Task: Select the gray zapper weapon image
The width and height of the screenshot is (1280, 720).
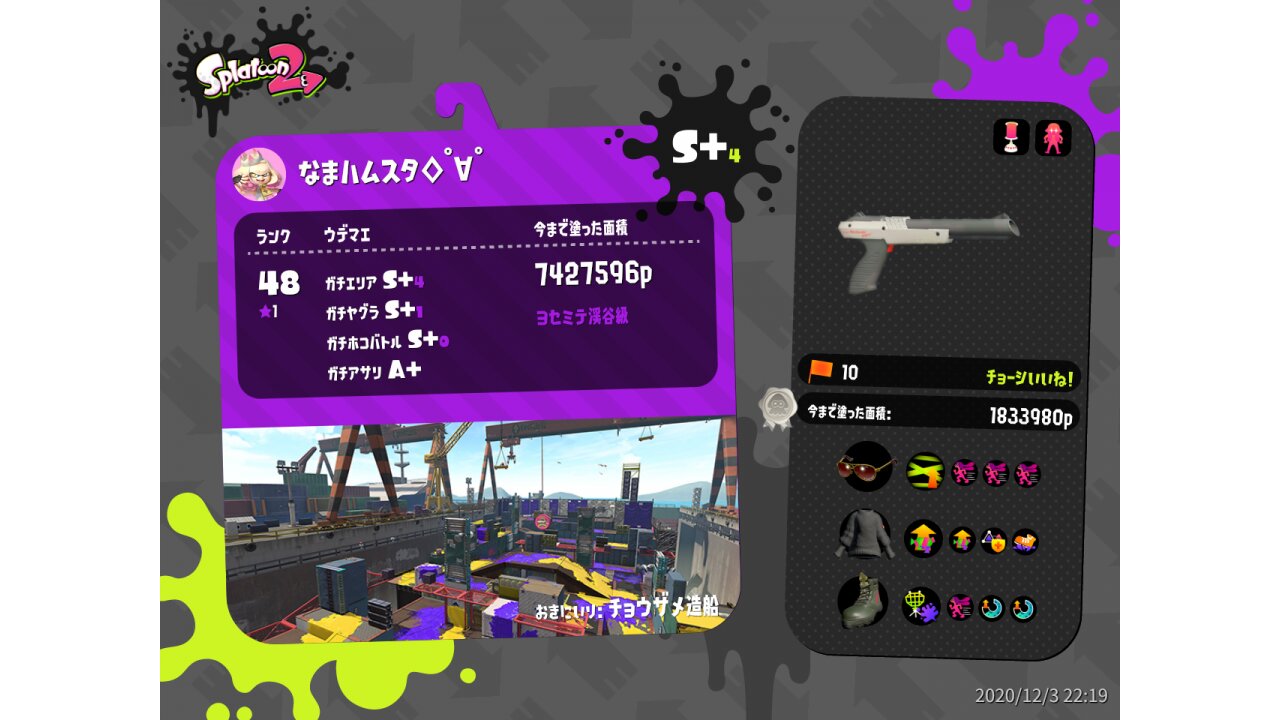Action: coord(927,248)
